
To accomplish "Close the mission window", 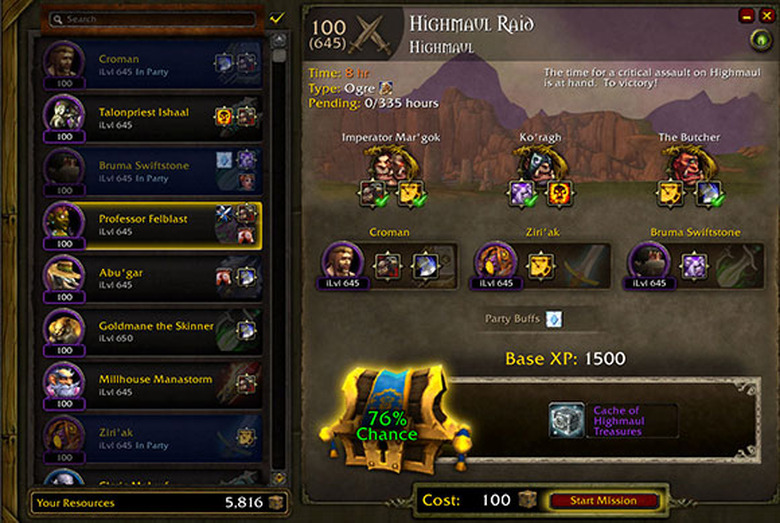I will (765, 15).
